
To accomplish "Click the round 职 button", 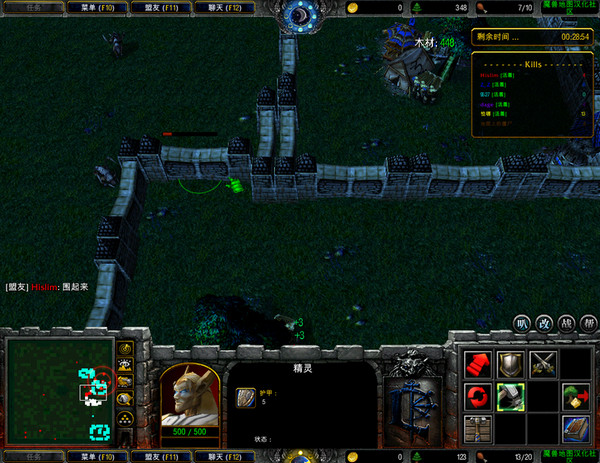I will 521,323.
